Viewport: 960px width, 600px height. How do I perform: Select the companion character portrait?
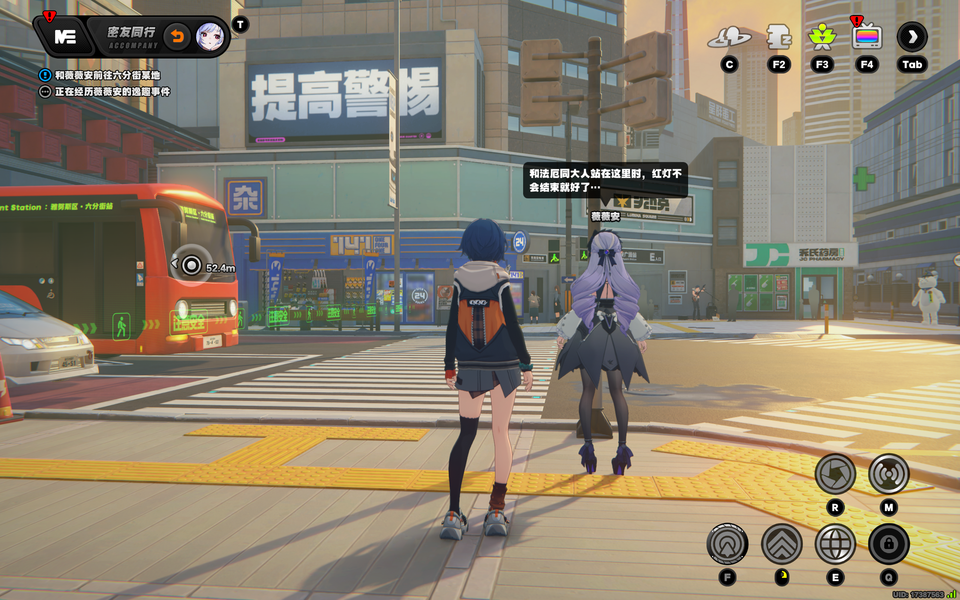tap(210, 37)
